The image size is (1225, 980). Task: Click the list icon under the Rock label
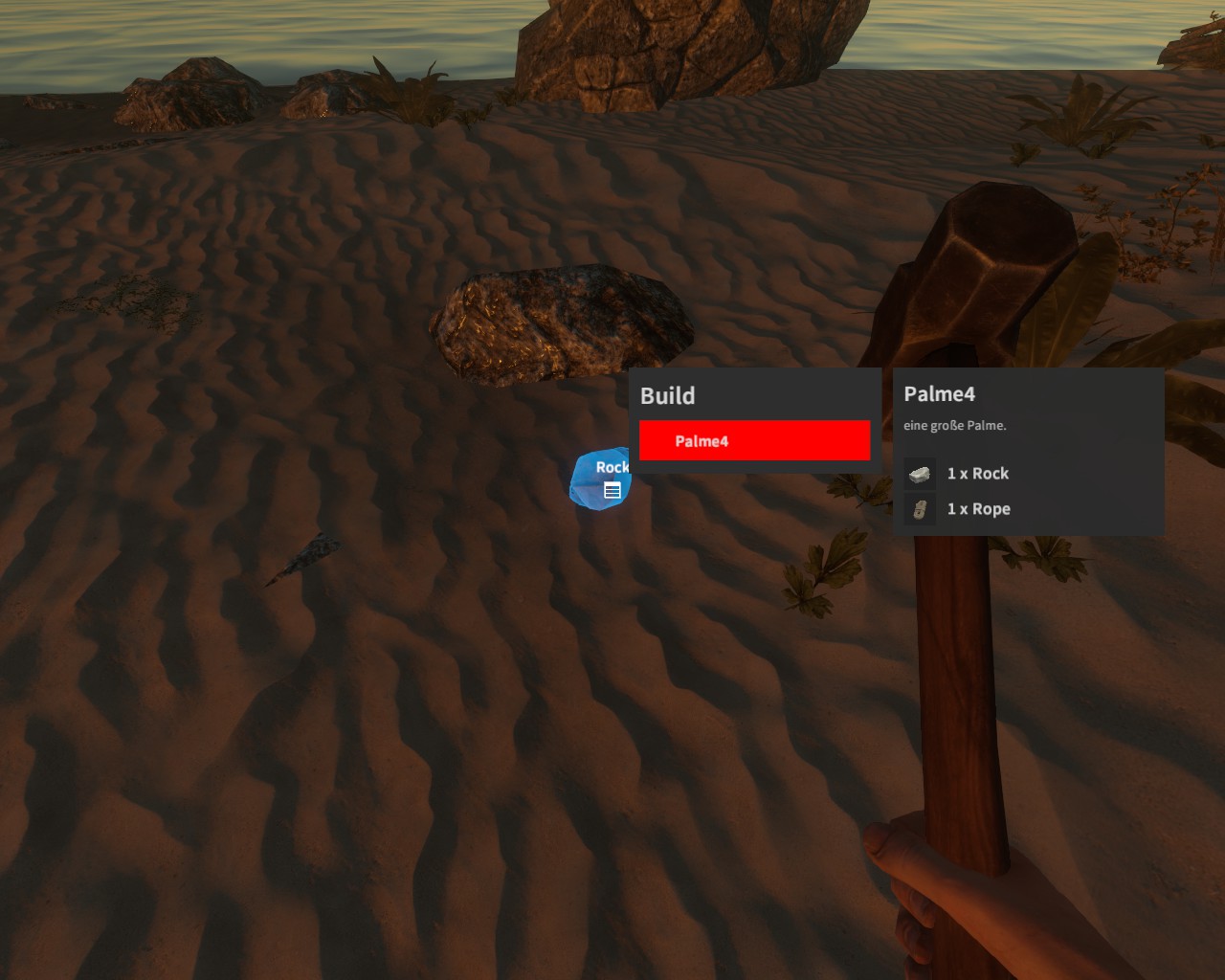click(x=612, y=491)
